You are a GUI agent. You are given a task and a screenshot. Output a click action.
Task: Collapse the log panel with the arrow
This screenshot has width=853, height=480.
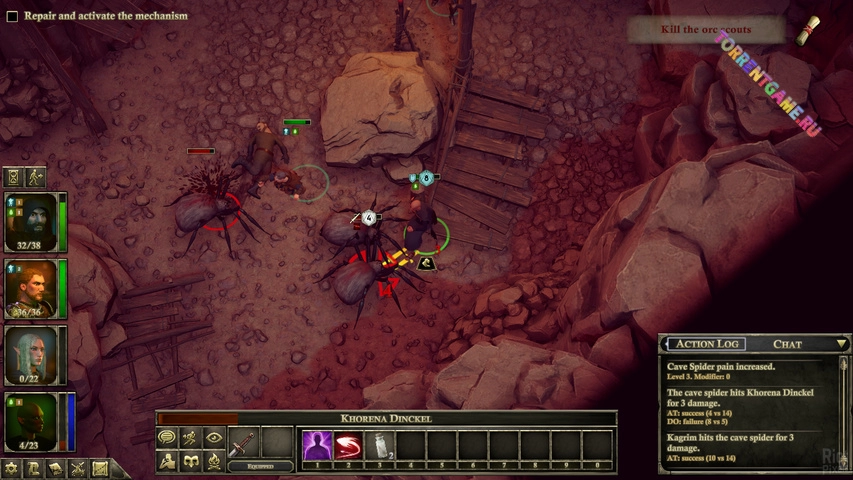tap(841, 344)
